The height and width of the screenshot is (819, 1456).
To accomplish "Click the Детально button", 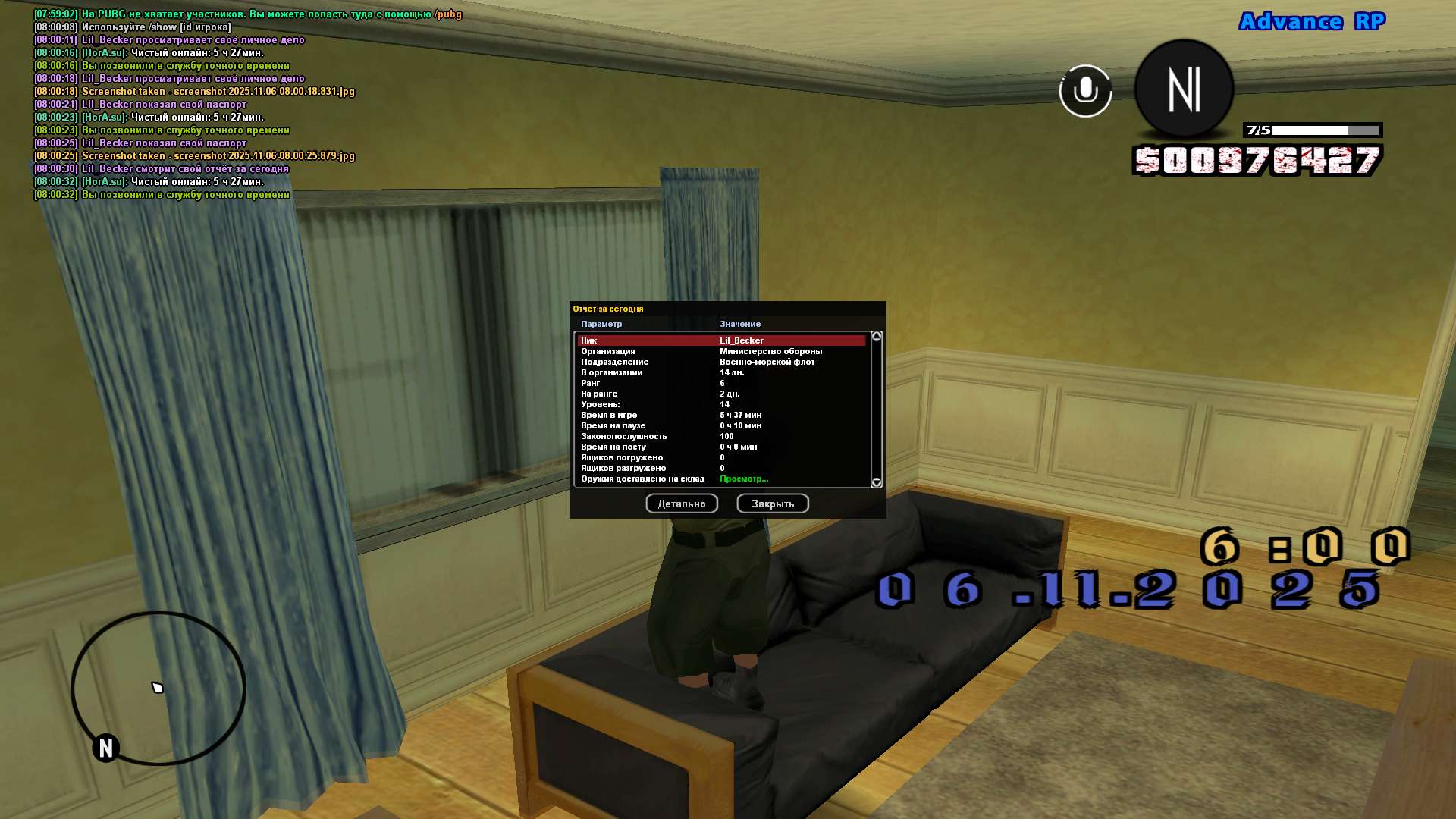I will 681,504.
